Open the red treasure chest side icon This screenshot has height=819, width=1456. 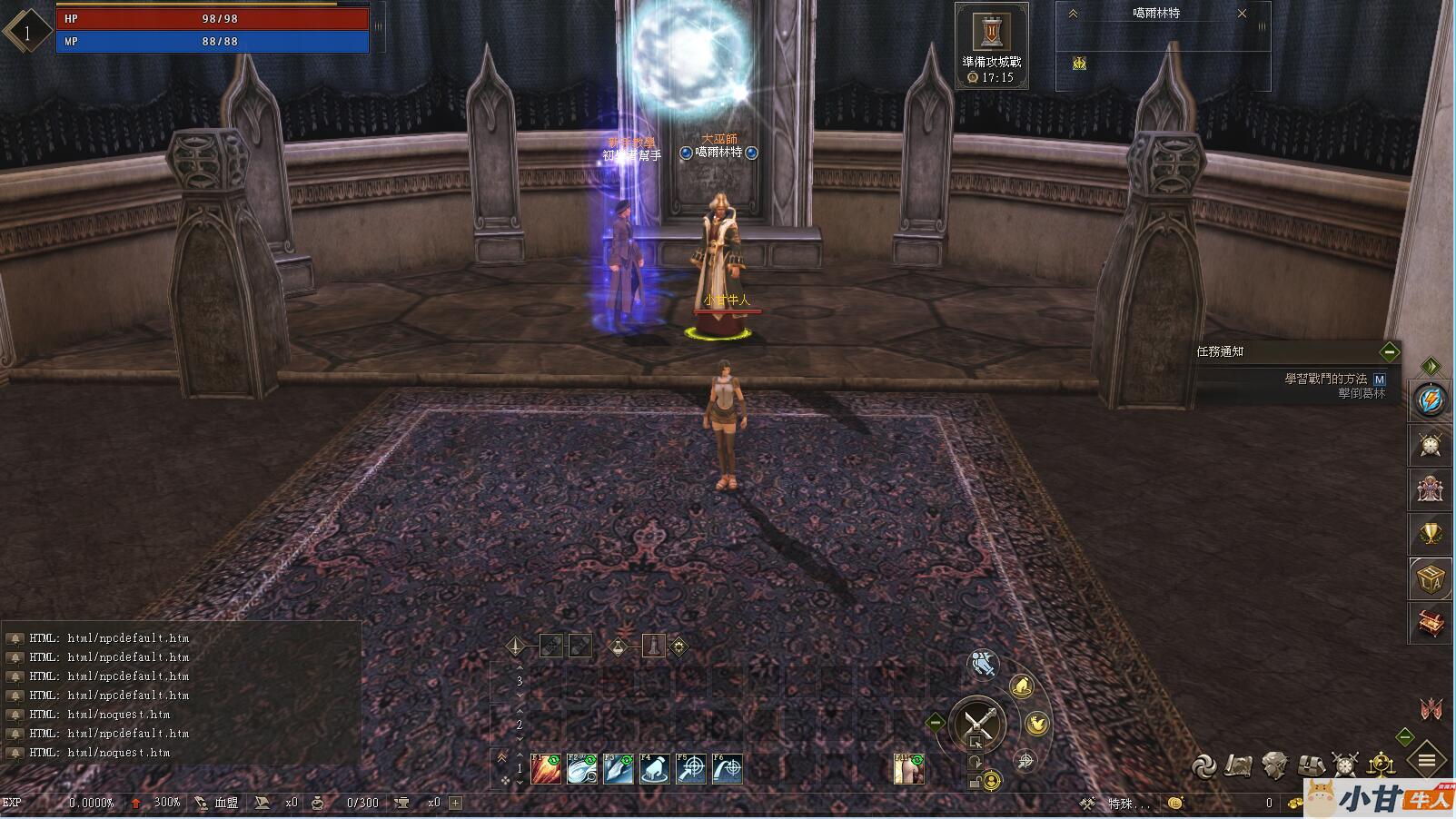[1431, 623]
